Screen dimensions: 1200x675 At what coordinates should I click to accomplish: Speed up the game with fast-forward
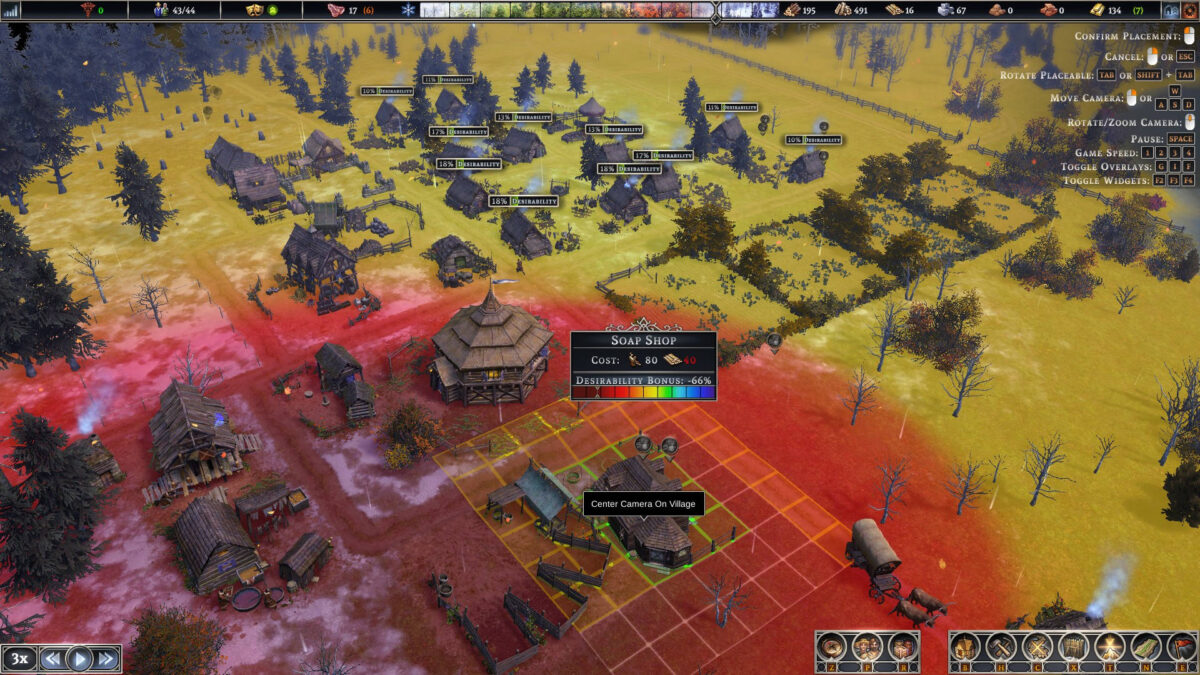[x=106, y=659]
